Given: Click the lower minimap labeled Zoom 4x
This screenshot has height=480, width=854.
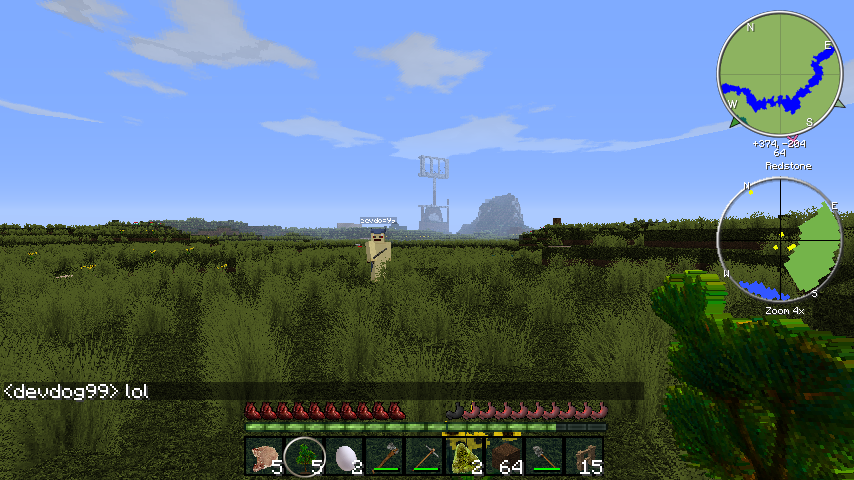Looking at the screenshot, I should 781,242.
